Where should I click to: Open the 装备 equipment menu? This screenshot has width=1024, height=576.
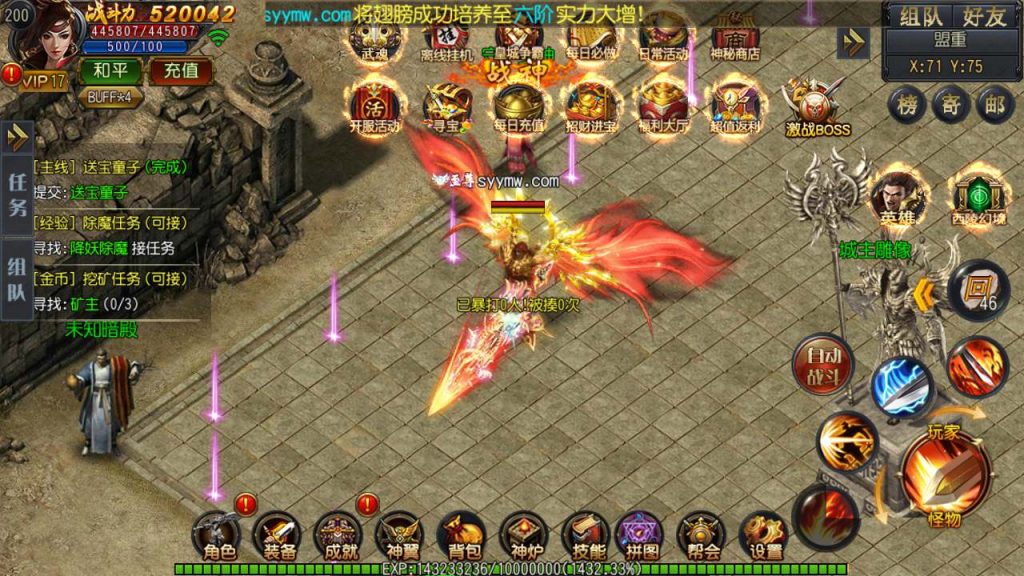pos(279,537)
